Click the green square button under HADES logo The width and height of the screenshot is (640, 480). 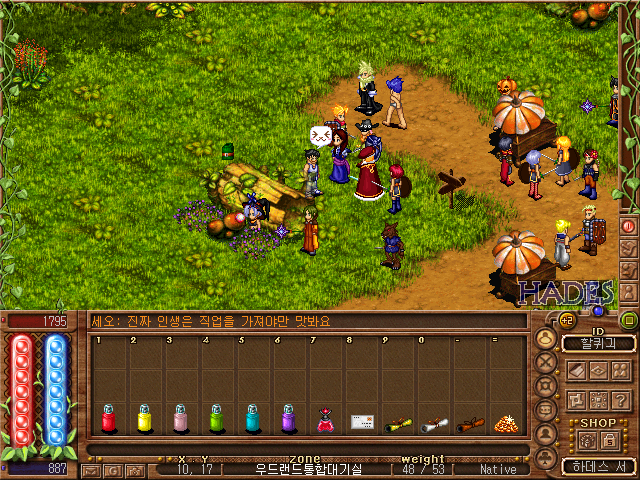coord(629,320)
